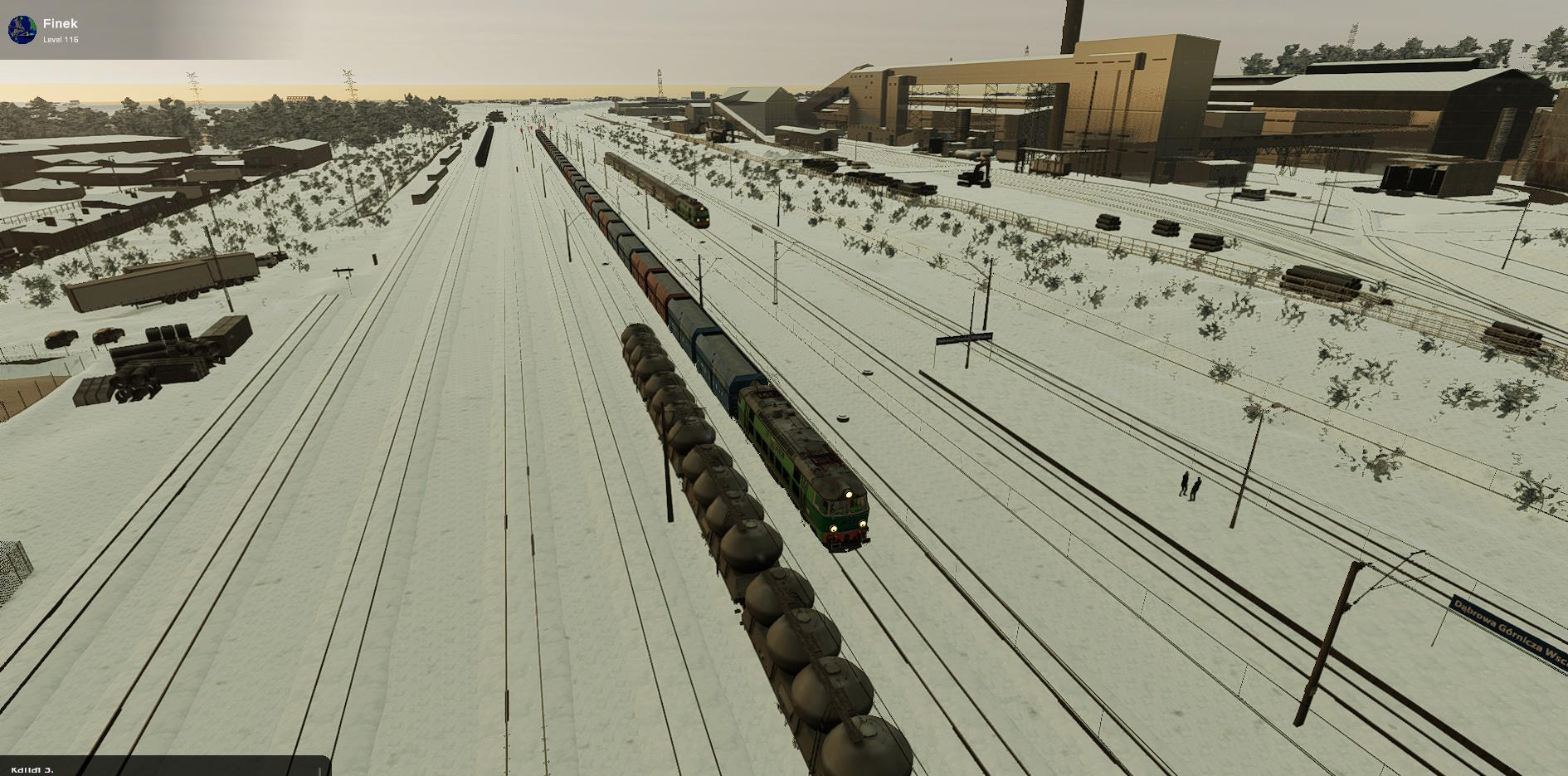This screenshot has height=776, width=1568.
Task: Open Finek's player profile avatar
Action: 22,30
